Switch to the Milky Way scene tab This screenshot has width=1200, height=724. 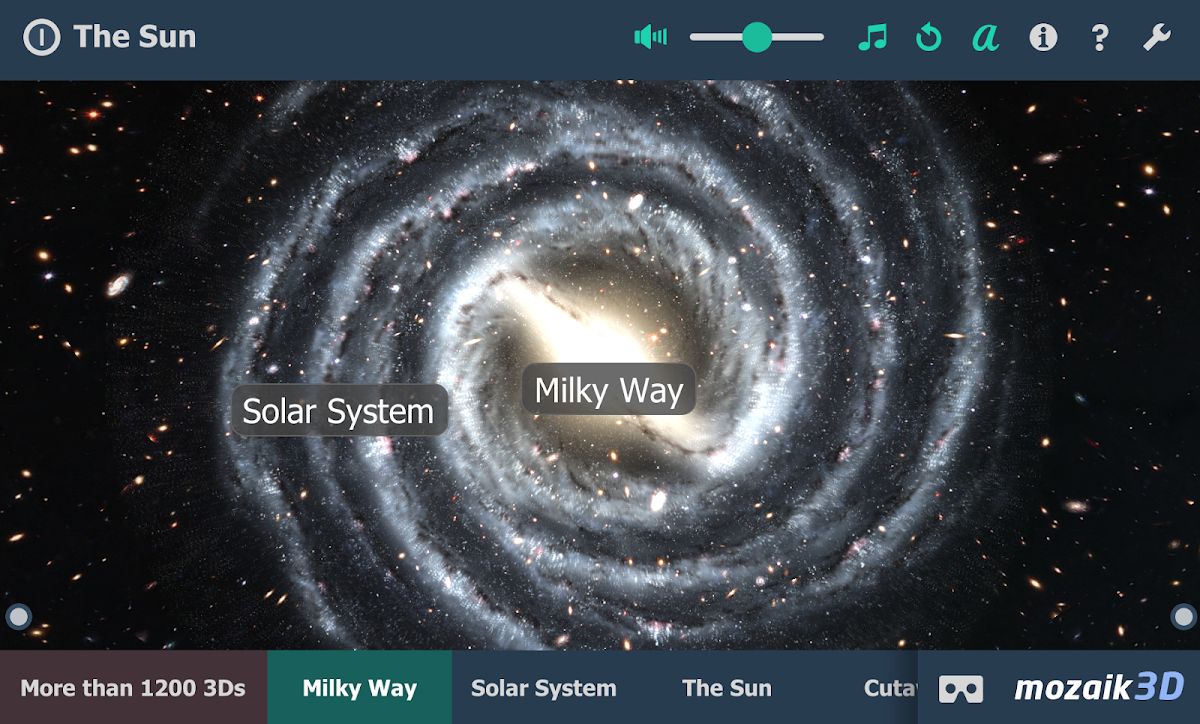point(360,688)
